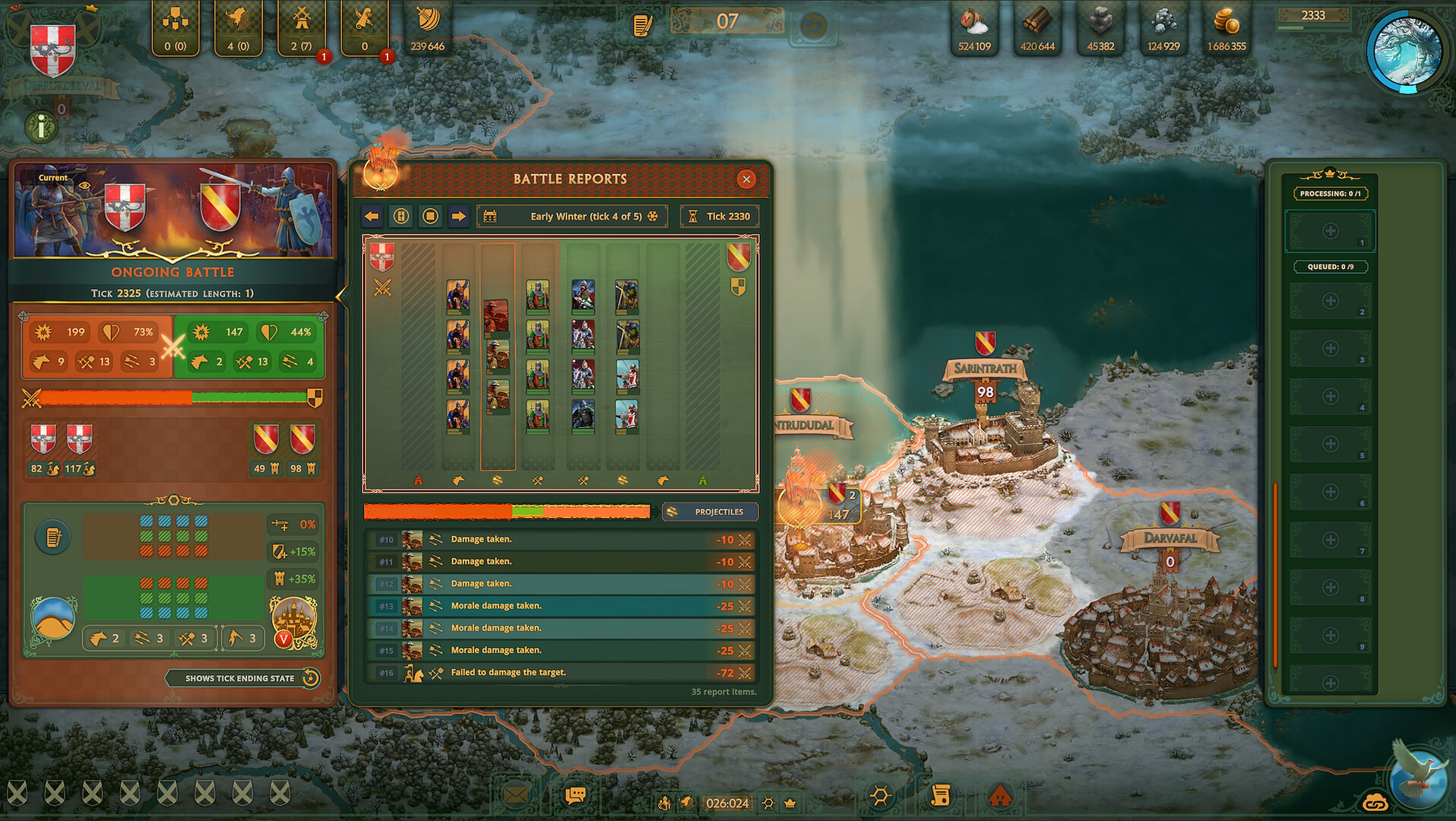Click the info icon below the clan shield
This screenshot has height=821, width=1456.
coord(40,126)
